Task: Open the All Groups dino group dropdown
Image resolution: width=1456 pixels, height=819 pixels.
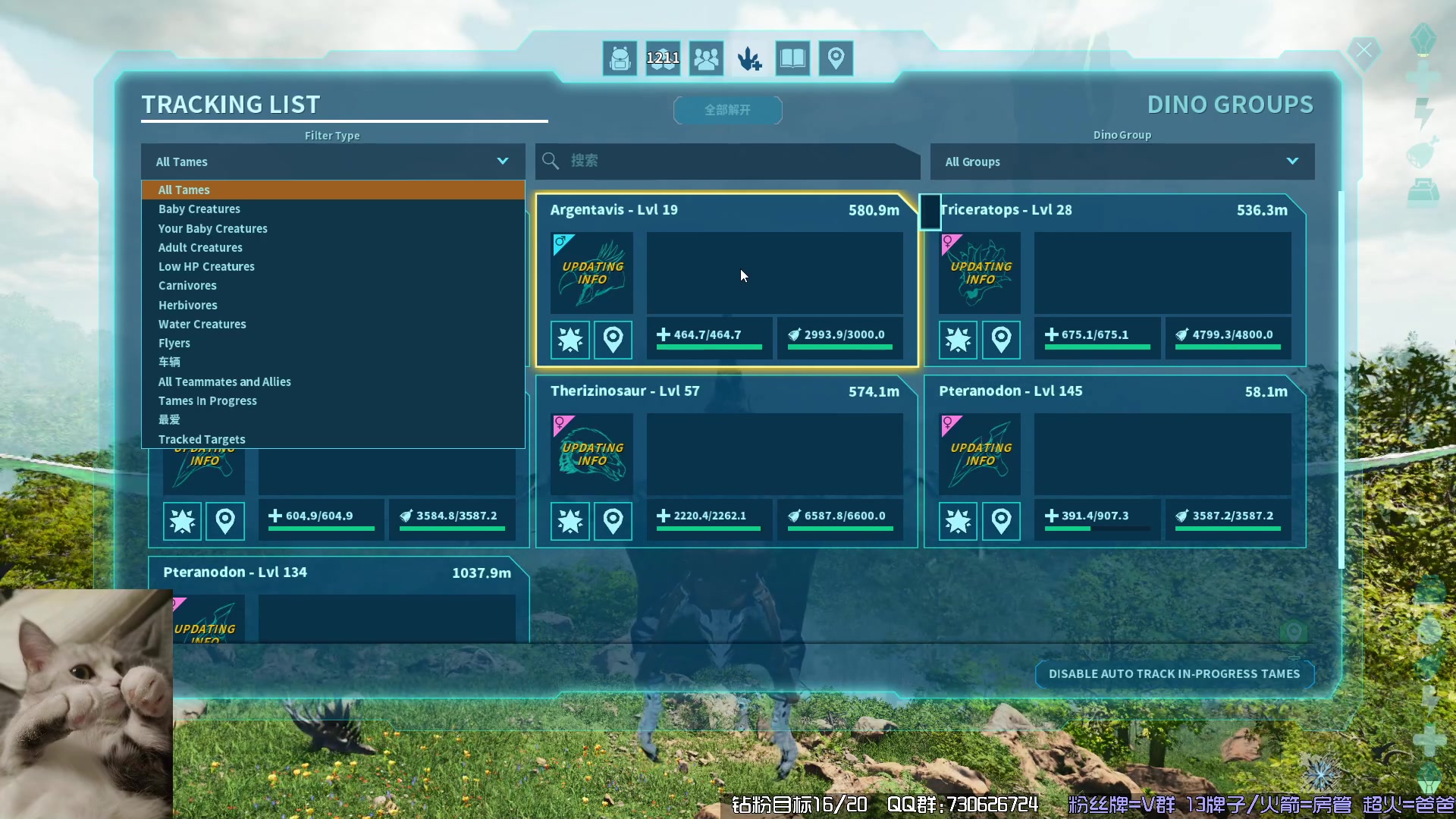Action: [x=1122, y=162]
